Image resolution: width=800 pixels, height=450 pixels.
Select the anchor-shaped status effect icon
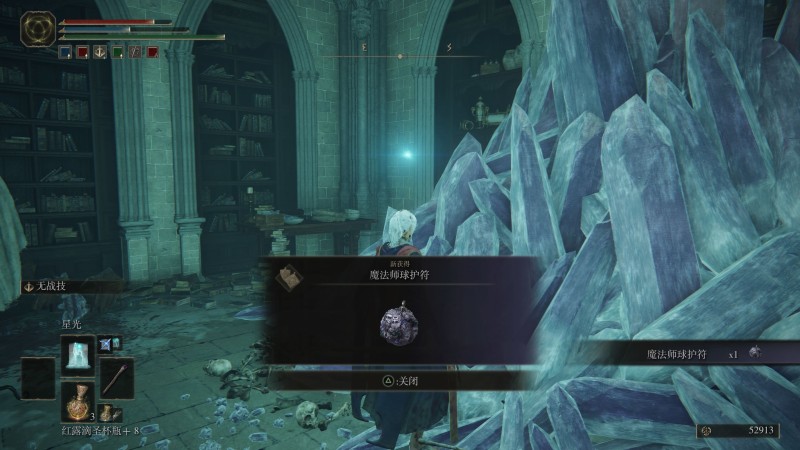100,53
